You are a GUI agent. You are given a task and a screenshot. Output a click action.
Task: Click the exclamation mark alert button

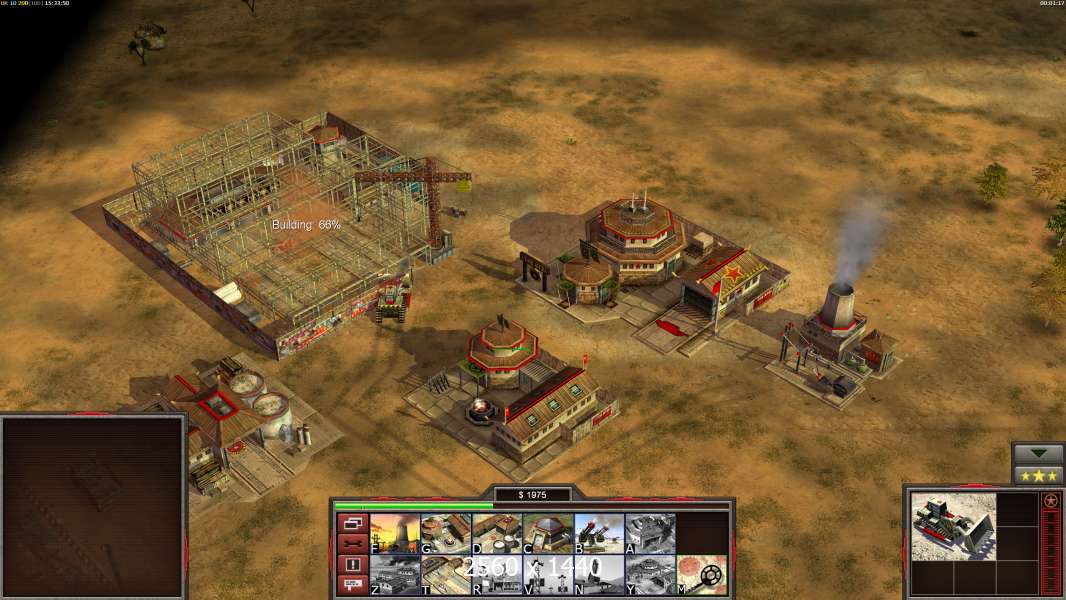tap(351, 565)
